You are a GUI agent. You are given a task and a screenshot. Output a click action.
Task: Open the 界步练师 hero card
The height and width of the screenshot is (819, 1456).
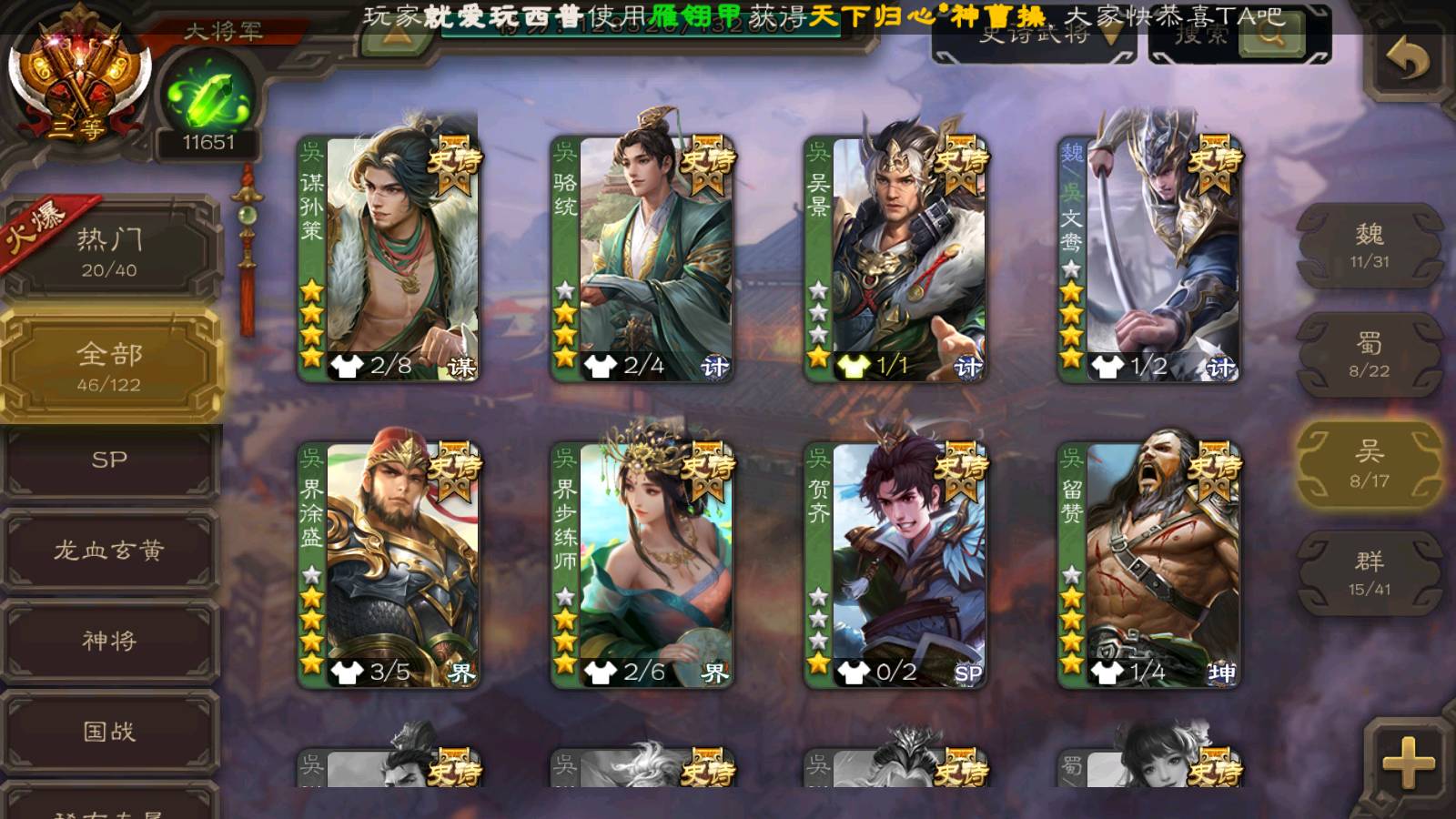642,564
